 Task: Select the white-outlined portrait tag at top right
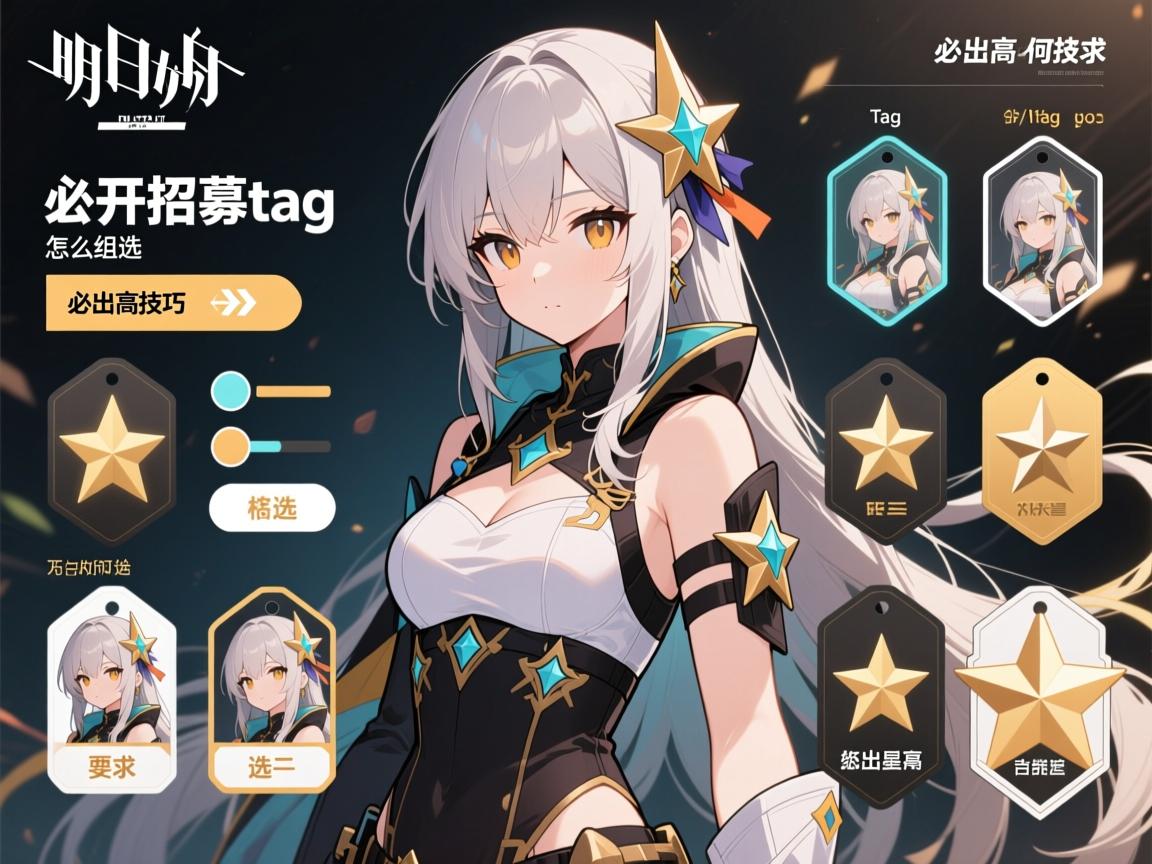coord(1042,230)
